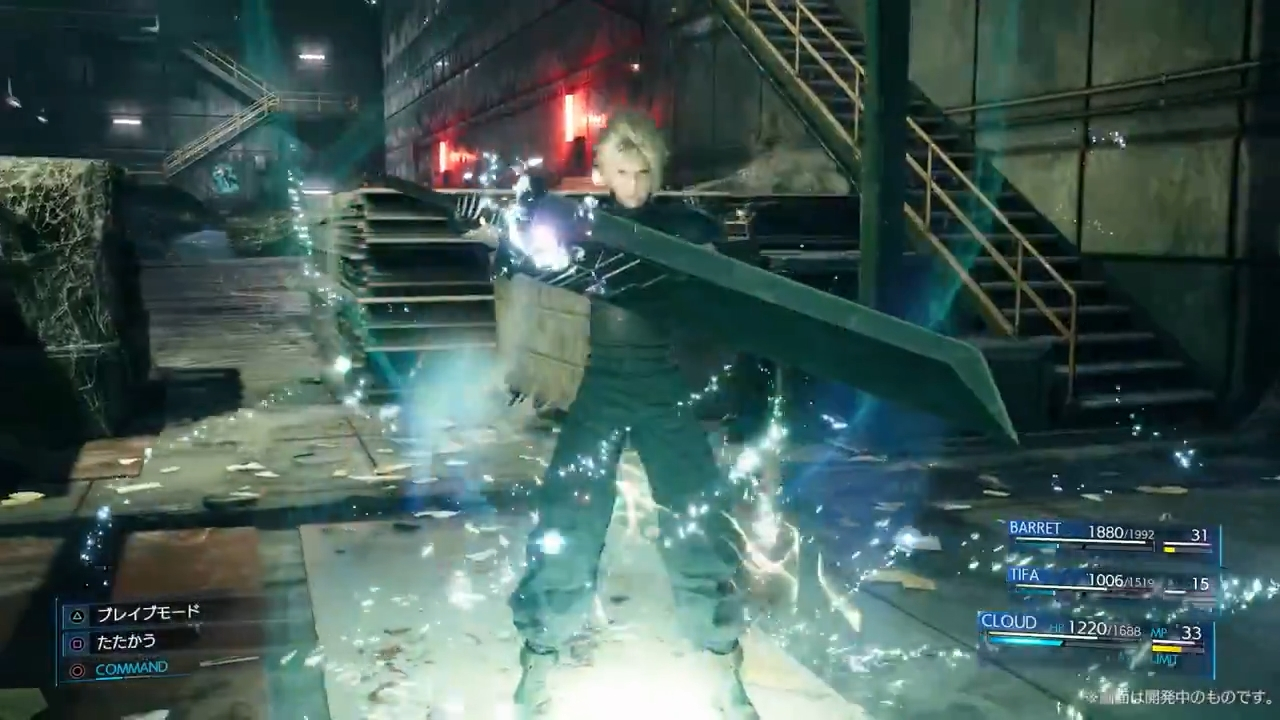Click the HP label in Cloud's status bar
The width and height of the screenshot is (1280, 720).
point(1058,629)
